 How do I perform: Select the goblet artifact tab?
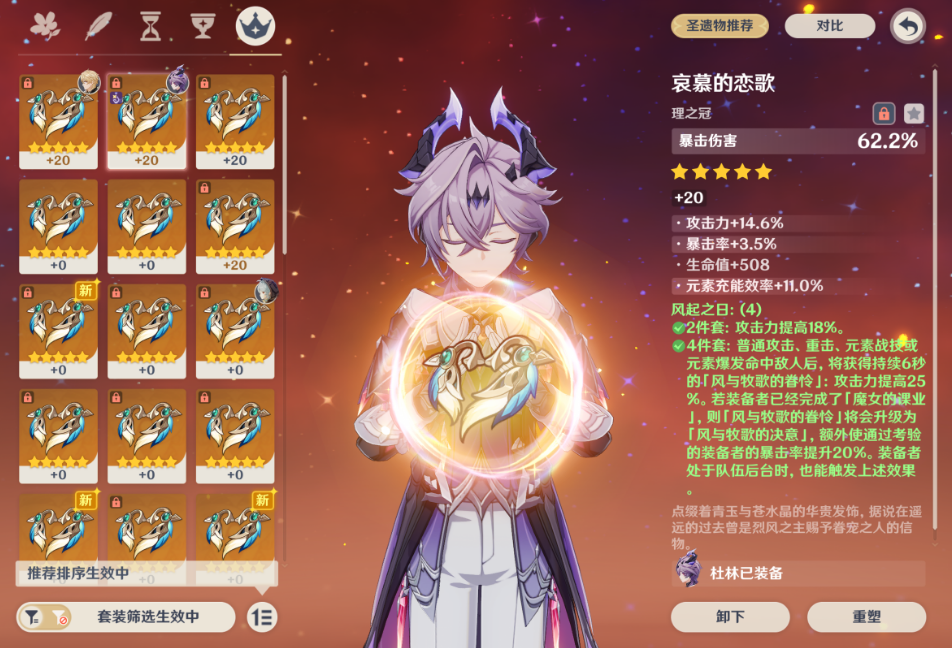click(x=203, y=26)
